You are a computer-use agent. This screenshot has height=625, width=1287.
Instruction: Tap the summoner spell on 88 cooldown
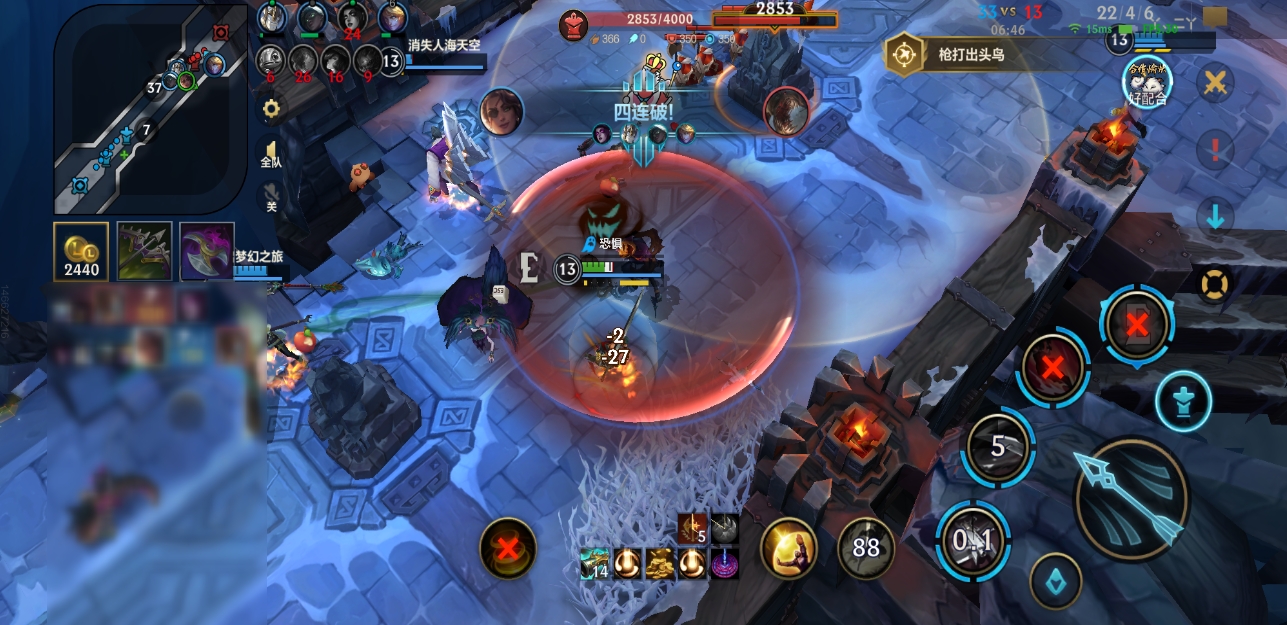pyautogui.click(x=866, y=548)
